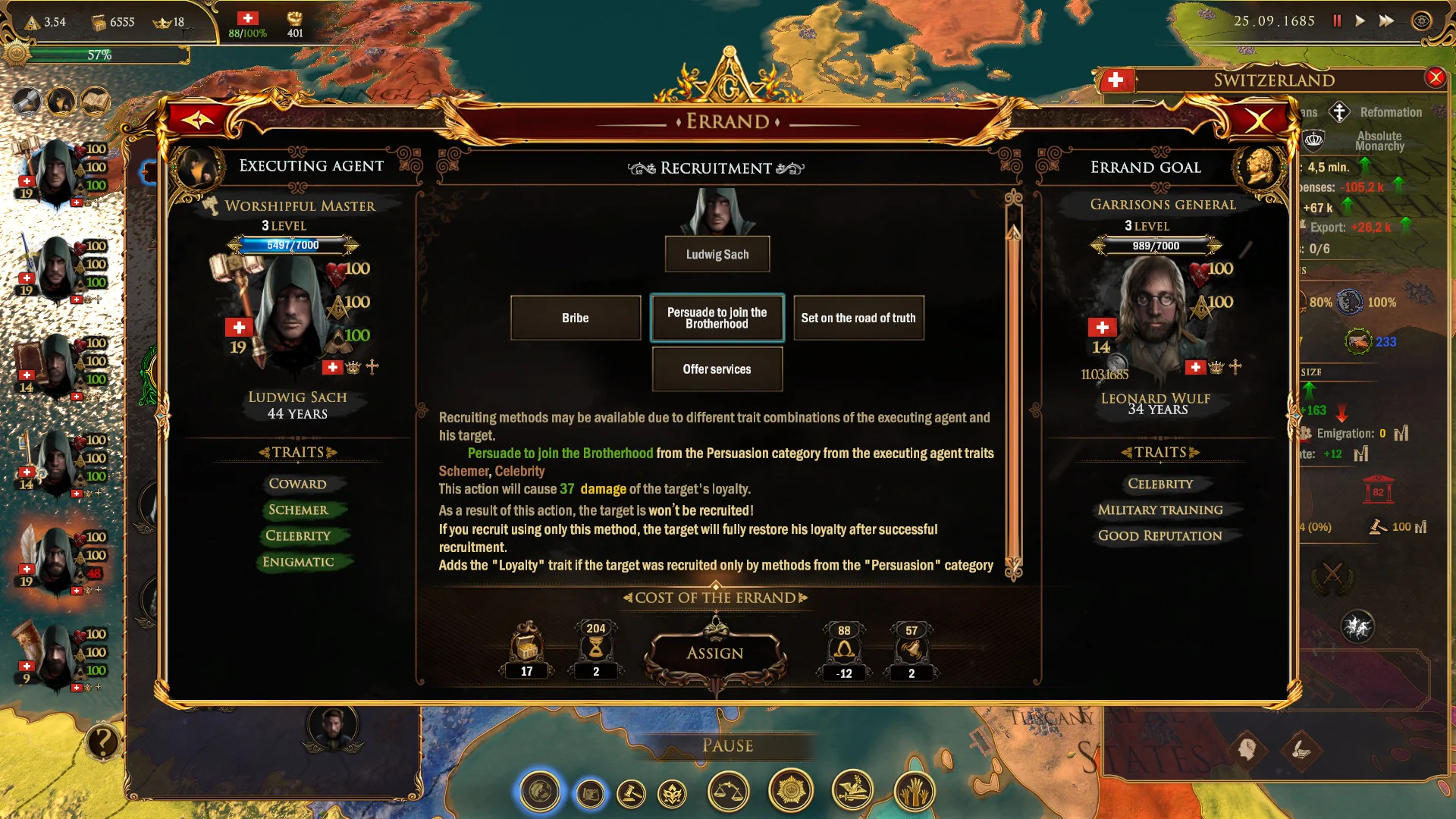Pick Set on the road of truth

click(858, 318)
